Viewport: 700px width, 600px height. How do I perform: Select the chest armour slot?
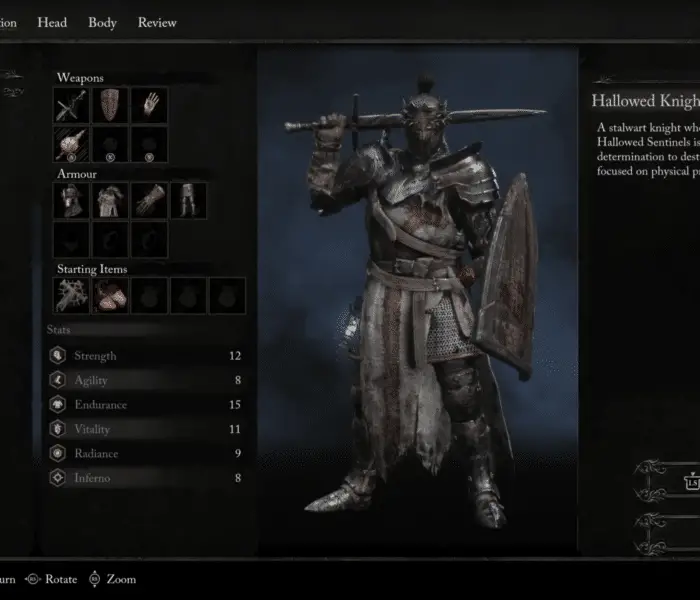(111, 200)
